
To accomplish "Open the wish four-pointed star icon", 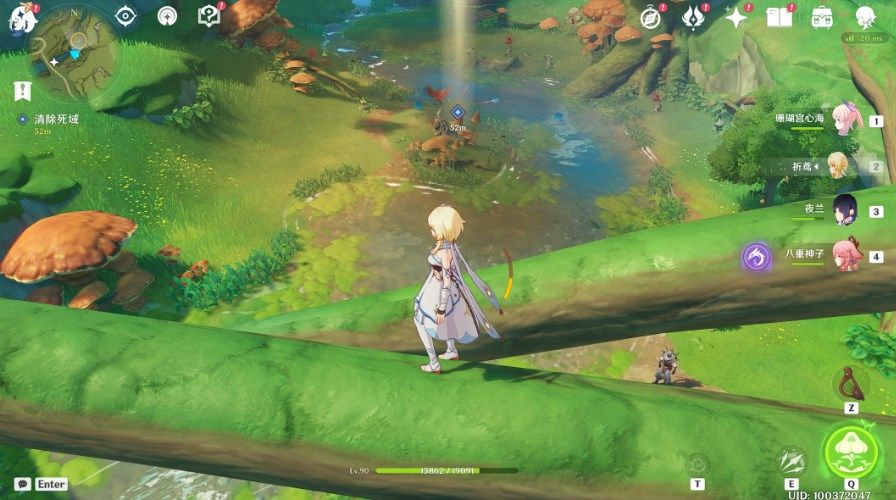I will click(736, 17).
